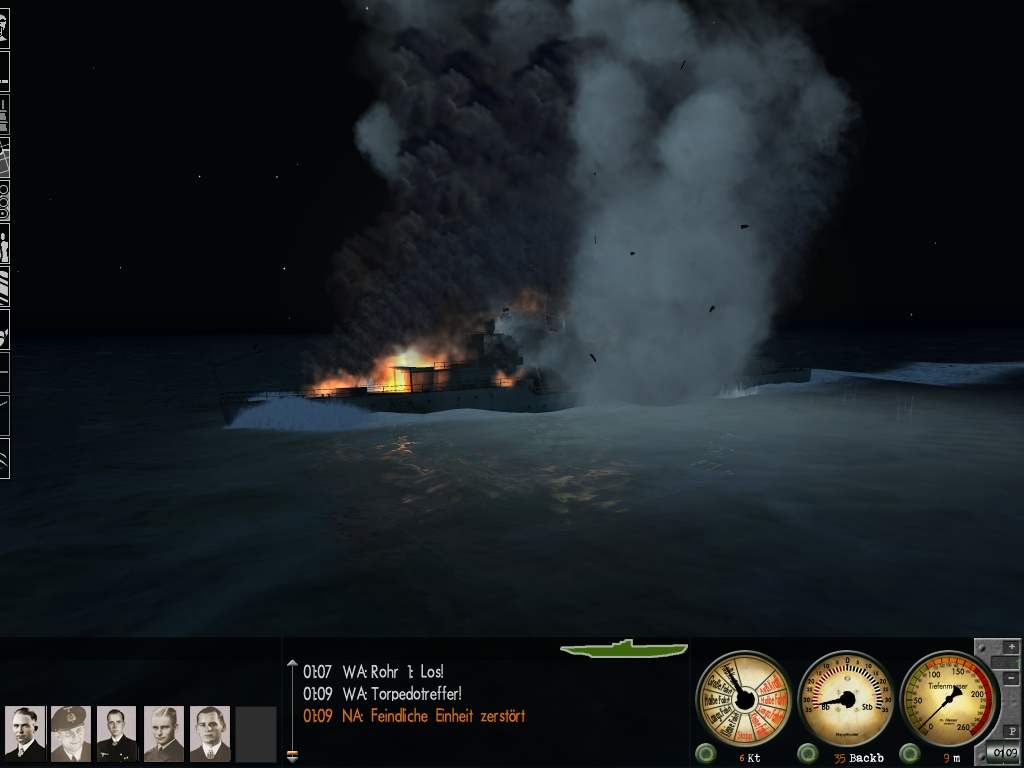Increase time compression with the plus button
Viewport: 1024px width, 768px height.
pos(1010,647)
